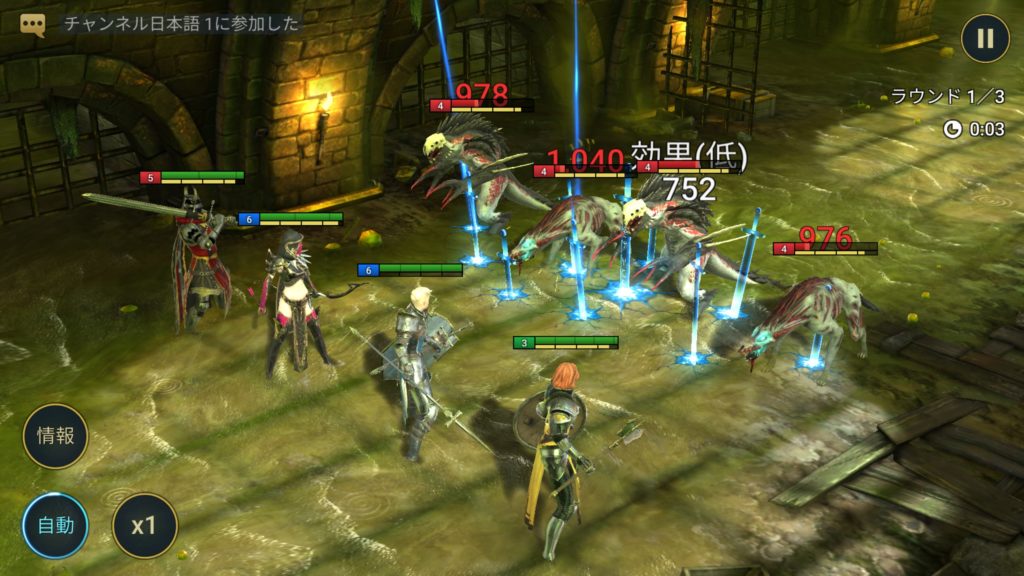Toggle the 自動 auto-battle button
Viewport: 1024px width, 576px height.
[x=56, y=525]
